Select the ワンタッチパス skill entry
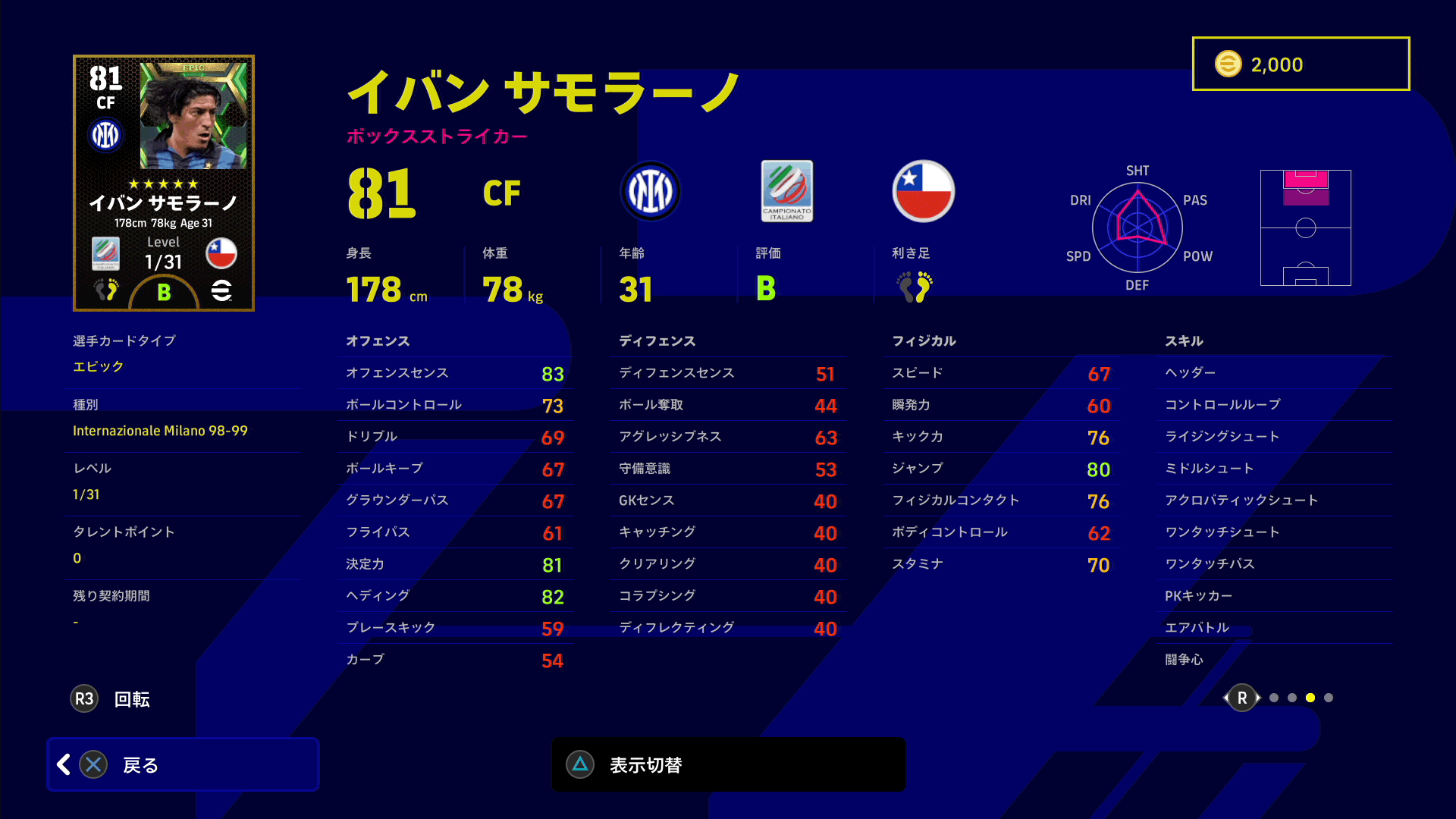Screen dimensions: 1456x819 pos(1274,563)
